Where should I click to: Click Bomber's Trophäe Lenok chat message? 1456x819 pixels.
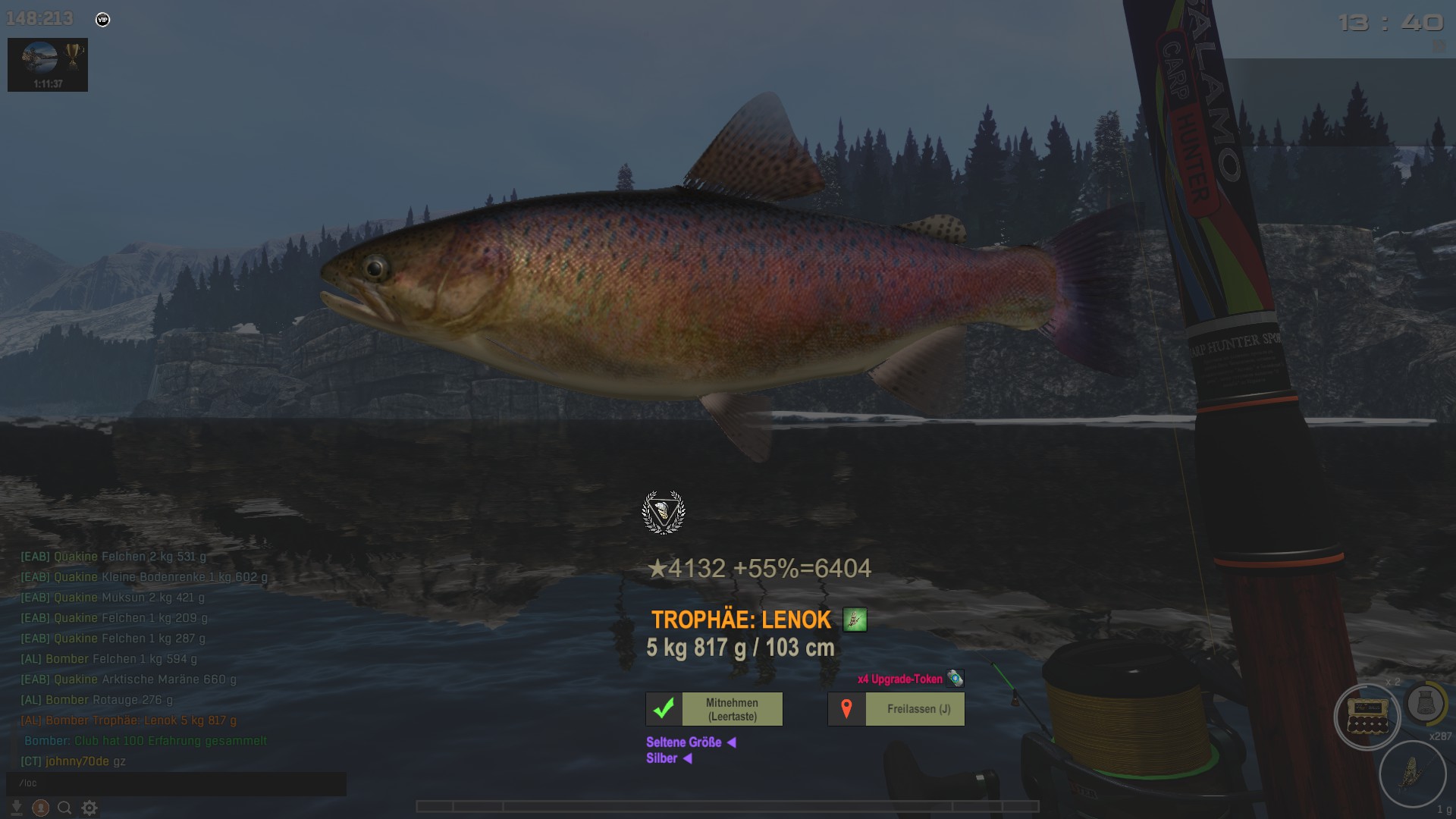point(129,720)
